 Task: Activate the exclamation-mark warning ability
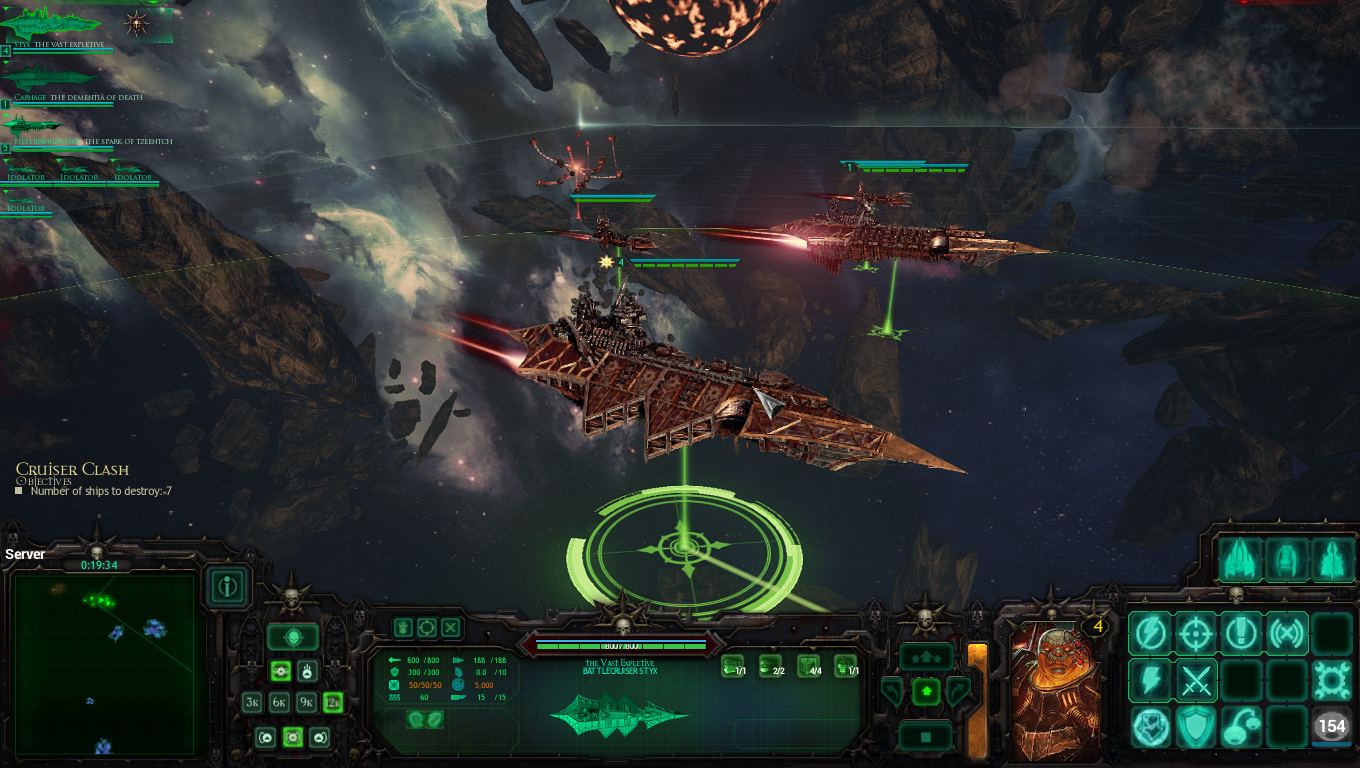click(1241, 633)
